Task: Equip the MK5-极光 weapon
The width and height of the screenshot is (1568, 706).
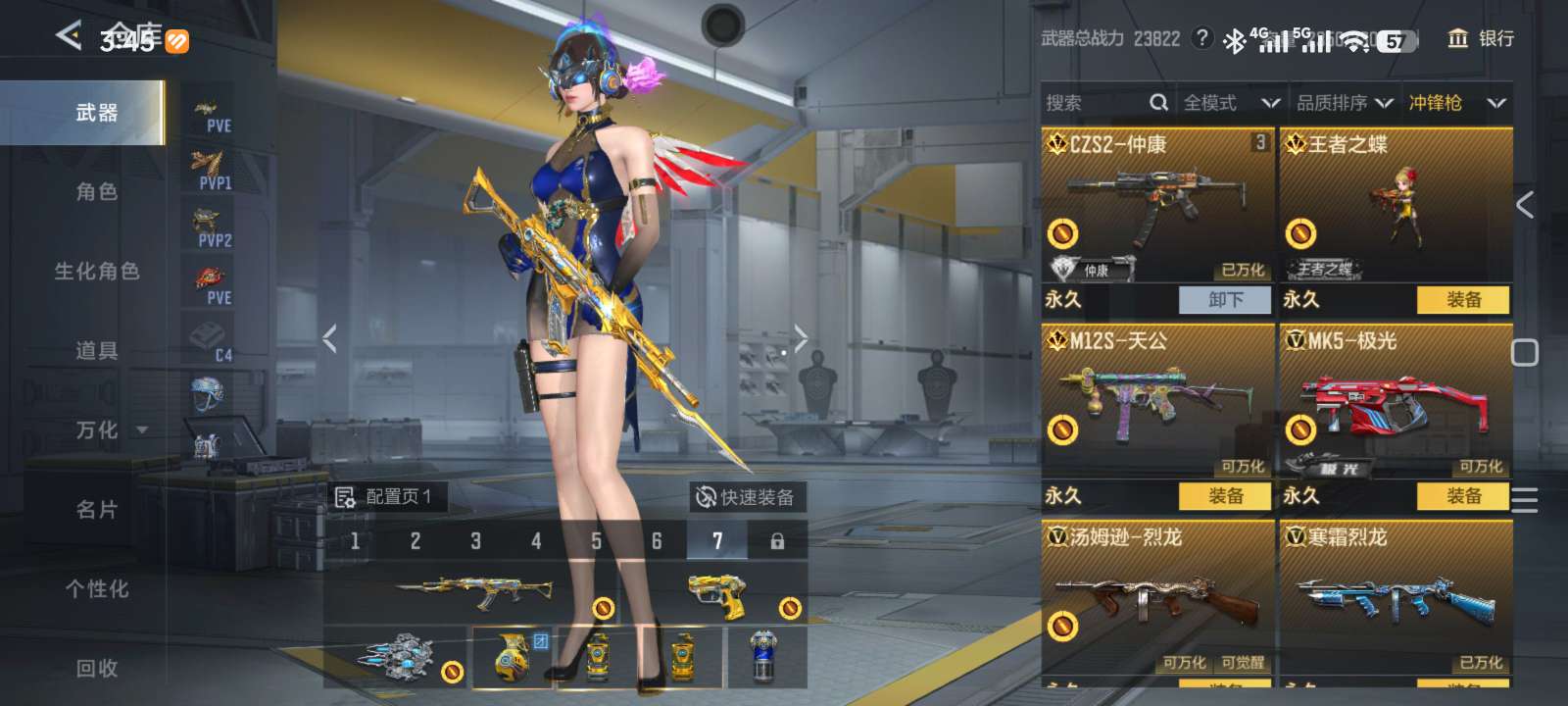Action: 1463,496
